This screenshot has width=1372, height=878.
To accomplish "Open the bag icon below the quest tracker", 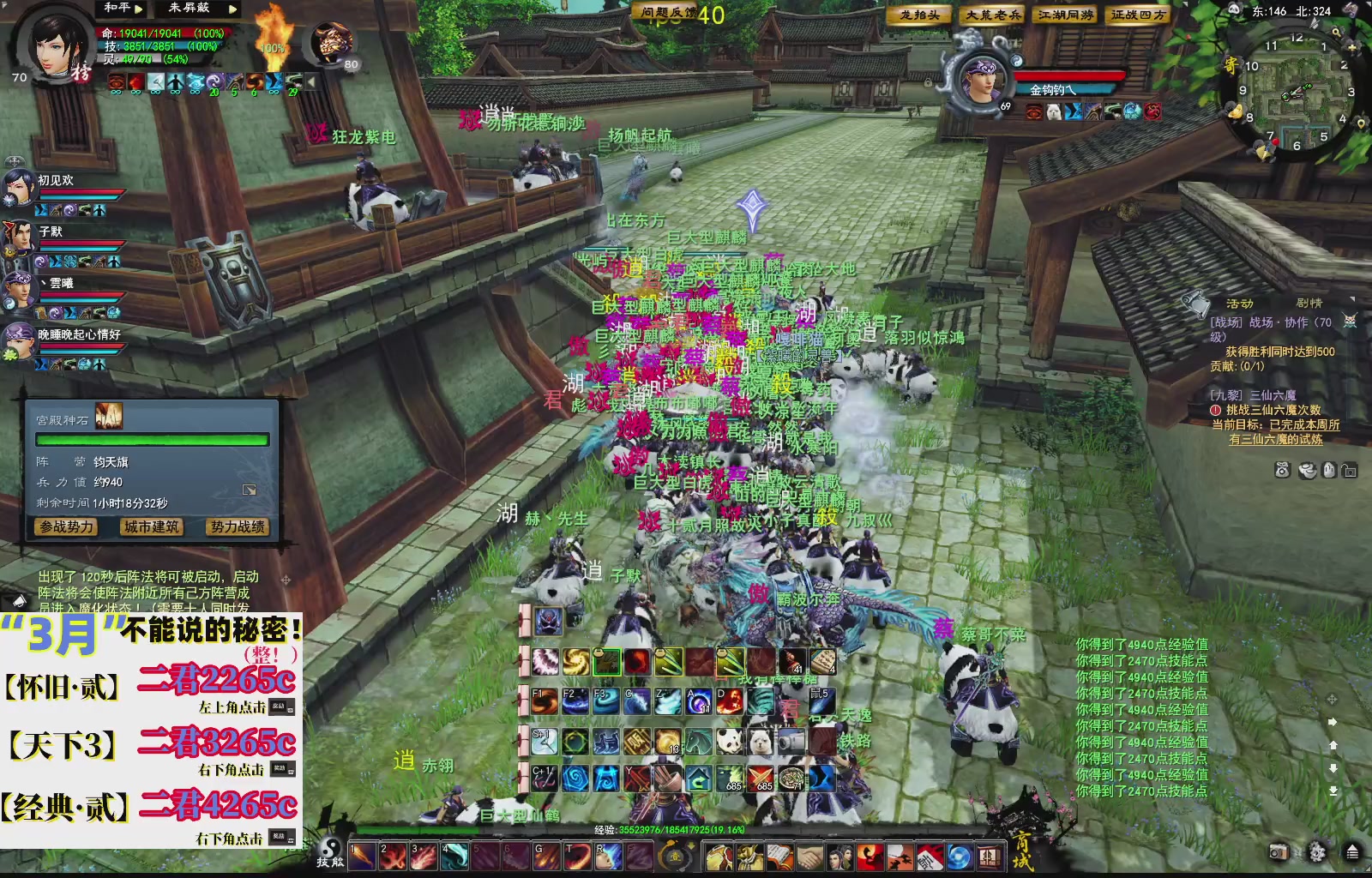I will click(1282, 470).
